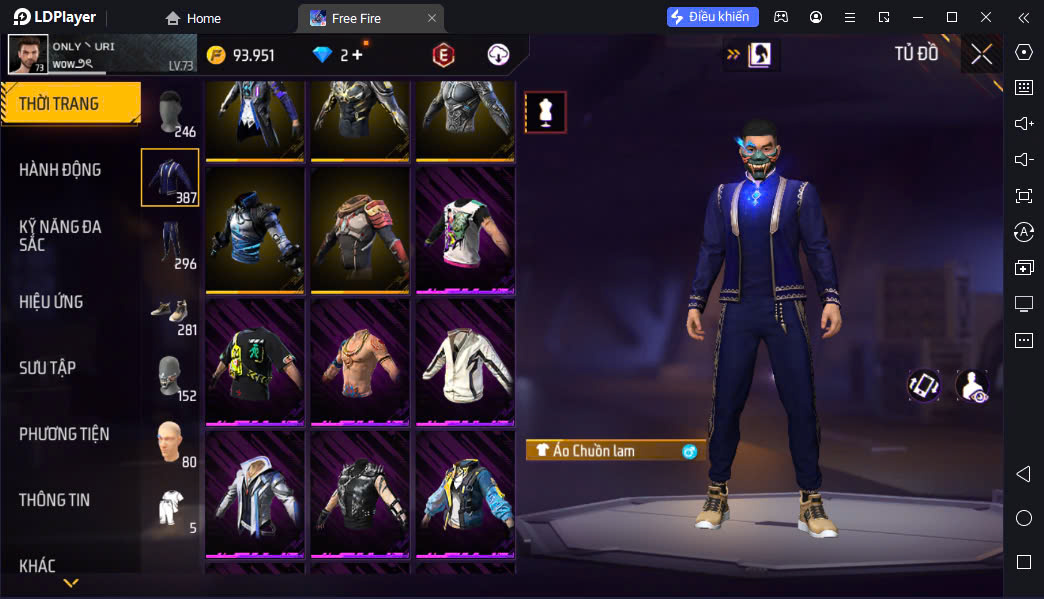This screenshot has width=1044, height=599.
Task: Select the HIỆU ỨNG tab
Action: point(51,302)
